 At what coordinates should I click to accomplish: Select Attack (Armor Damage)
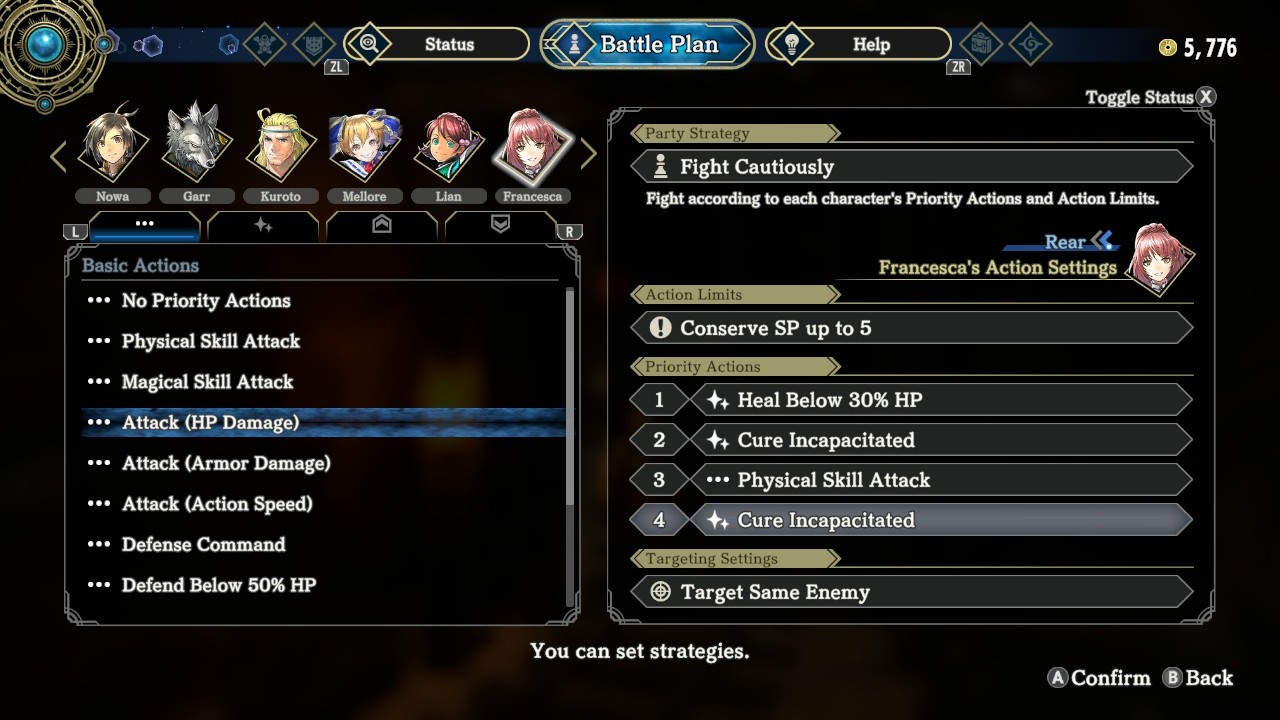226,463
